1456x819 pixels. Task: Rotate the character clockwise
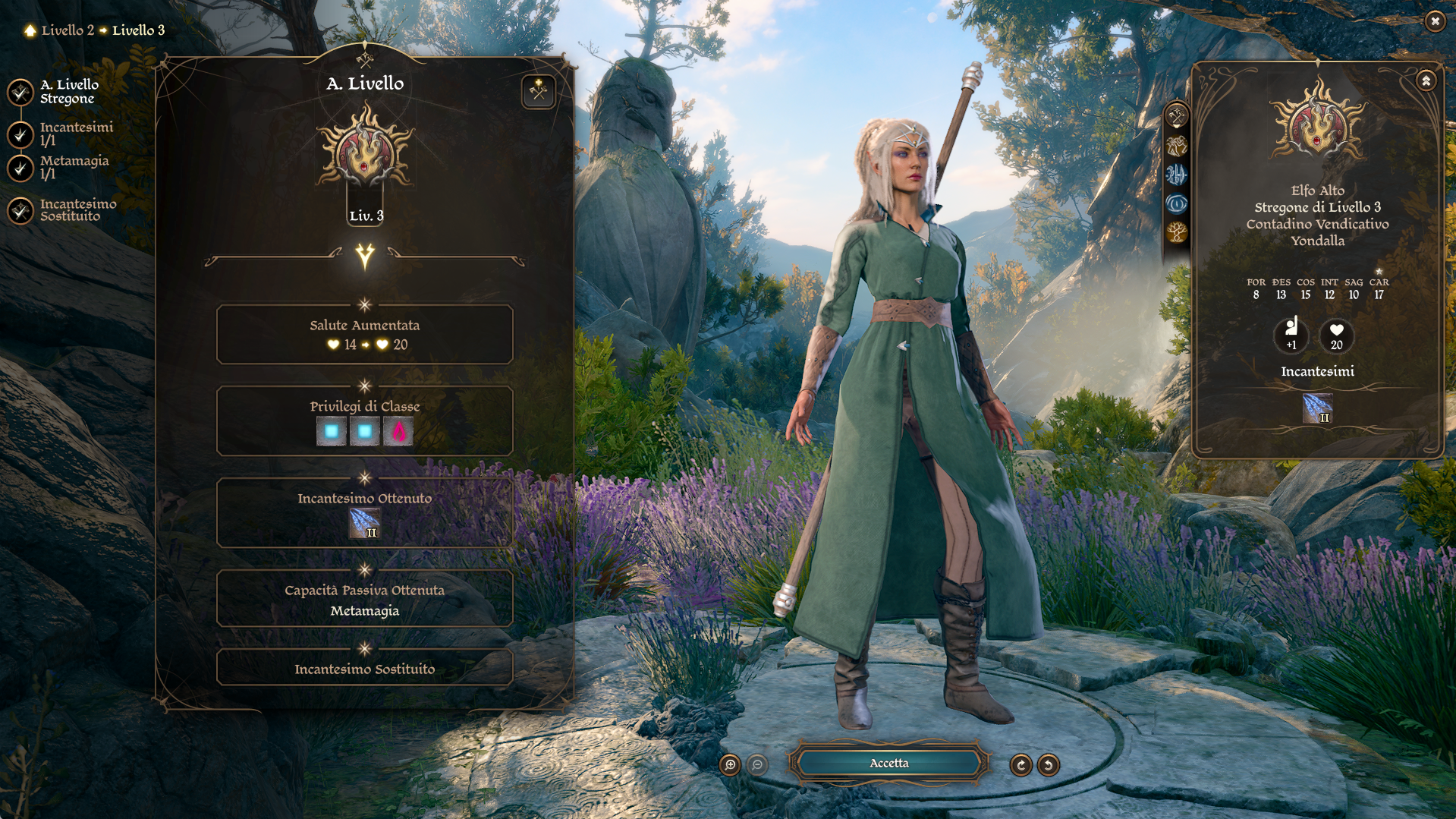tap(1020, 764)
